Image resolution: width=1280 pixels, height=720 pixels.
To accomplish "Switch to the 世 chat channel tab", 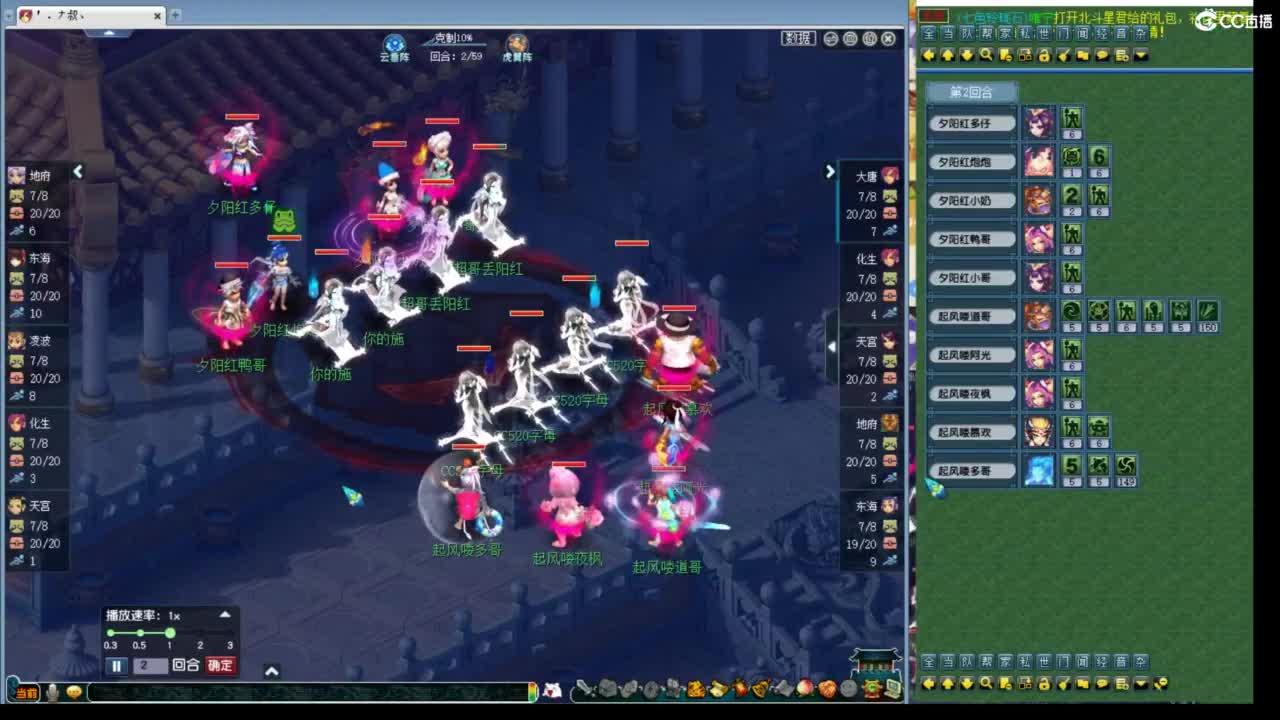I will 1043,33.
